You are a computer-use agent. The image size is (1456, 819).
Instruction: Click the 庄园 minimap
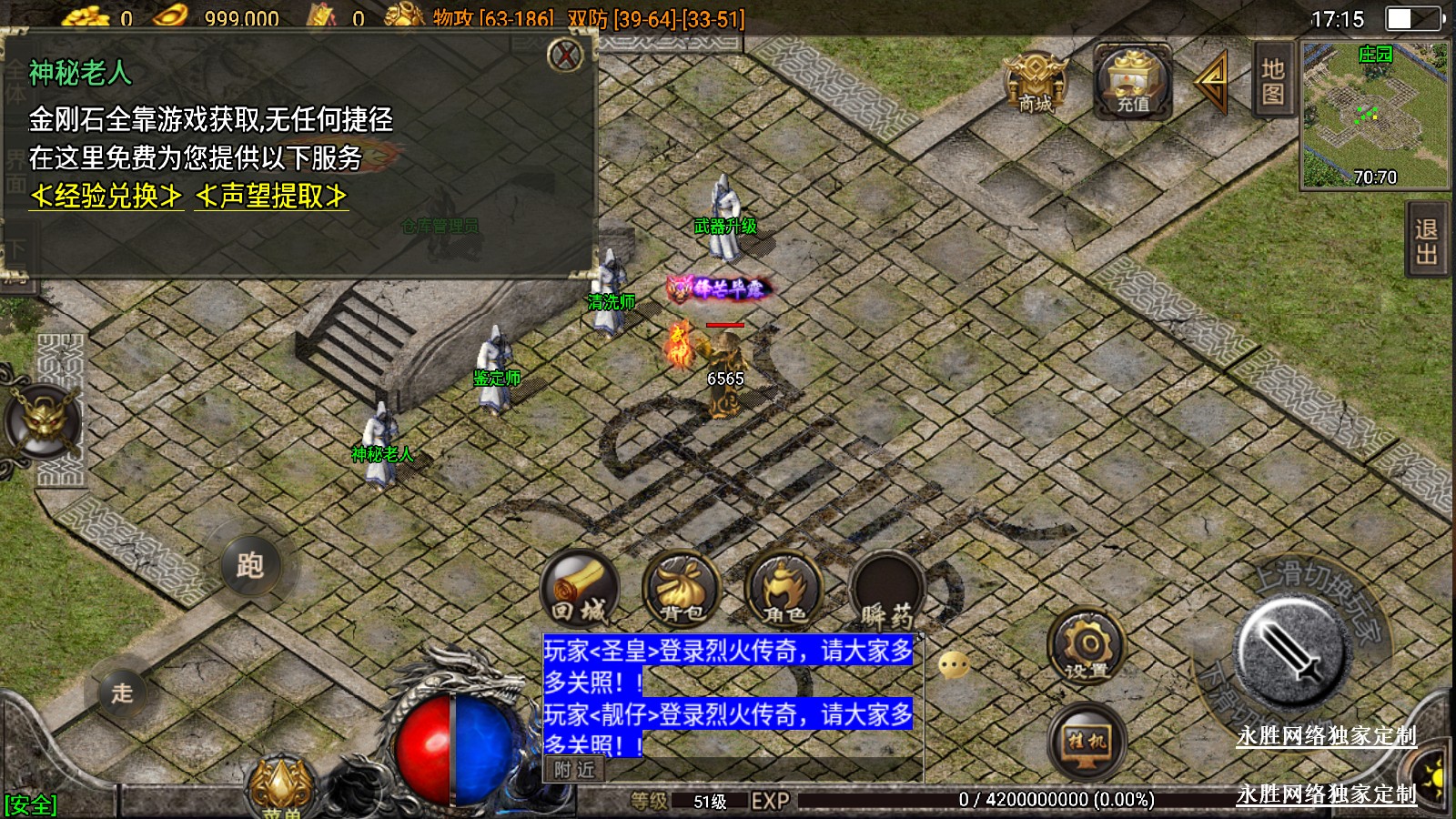point(1374,116)
